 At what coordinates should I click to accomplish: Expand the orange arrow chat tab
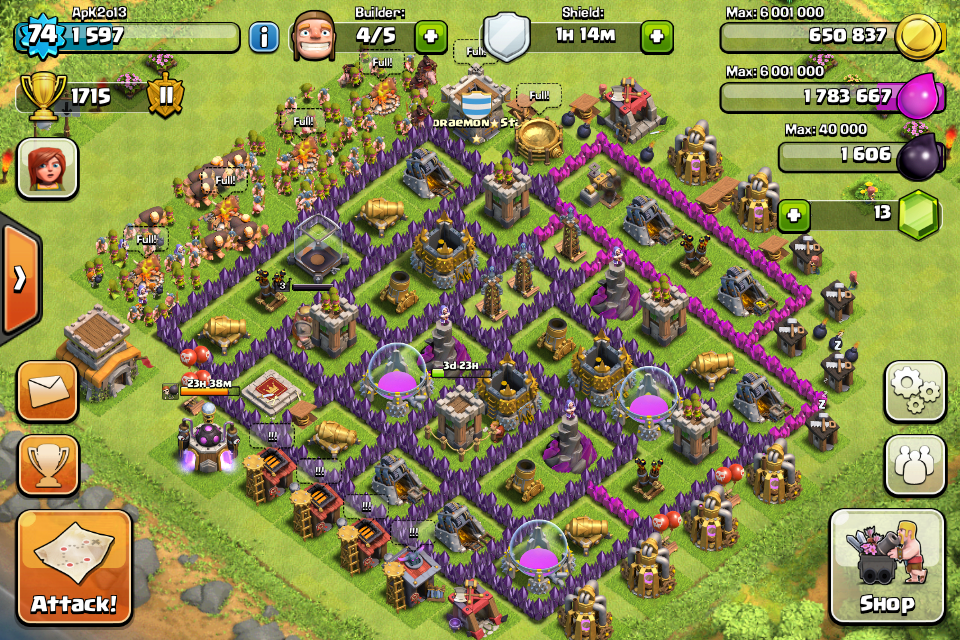click(19, 278)
